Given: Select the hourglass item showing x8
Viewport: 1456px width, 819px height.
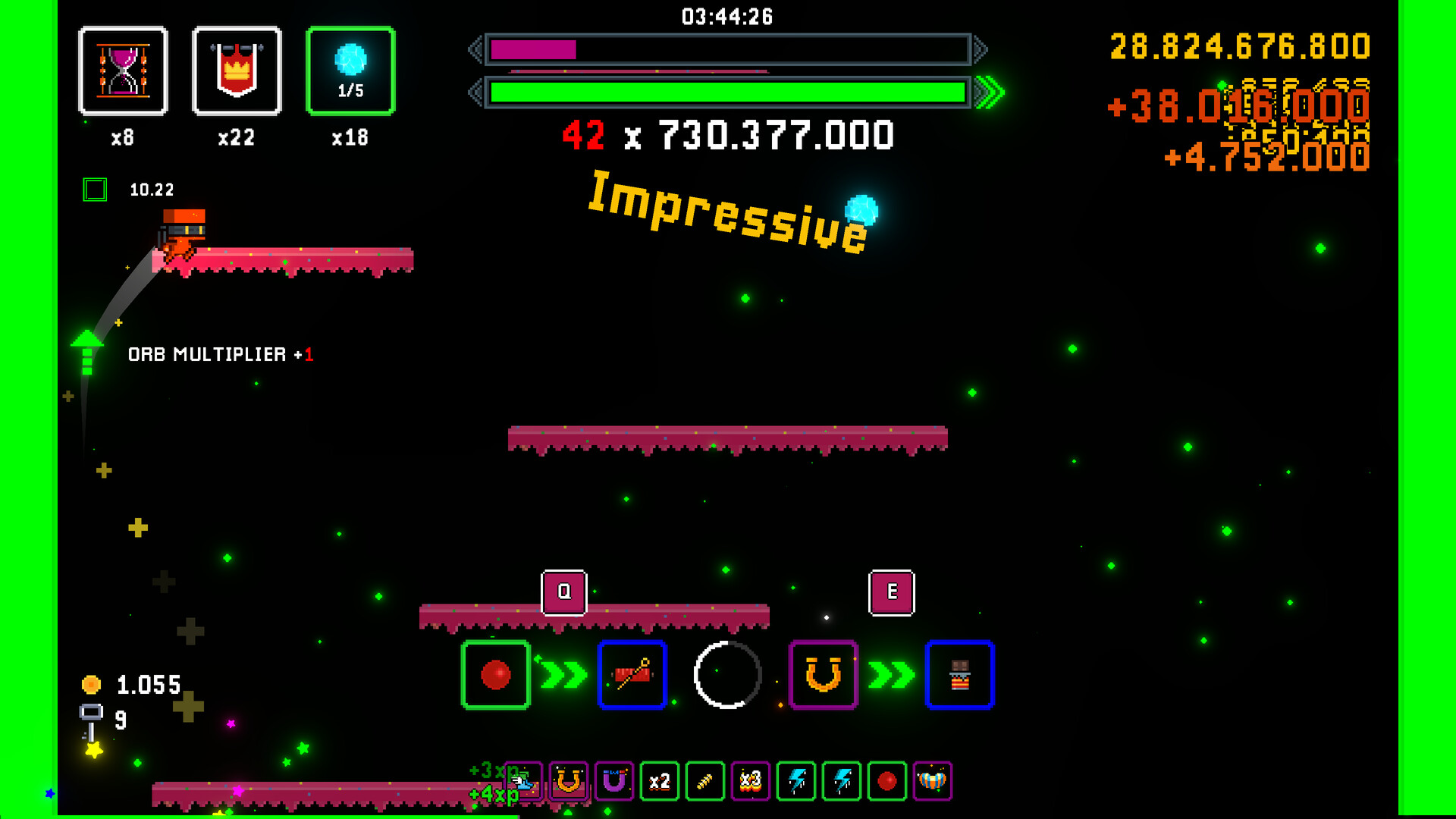Looking at the screenshot, I should [124, 71].
